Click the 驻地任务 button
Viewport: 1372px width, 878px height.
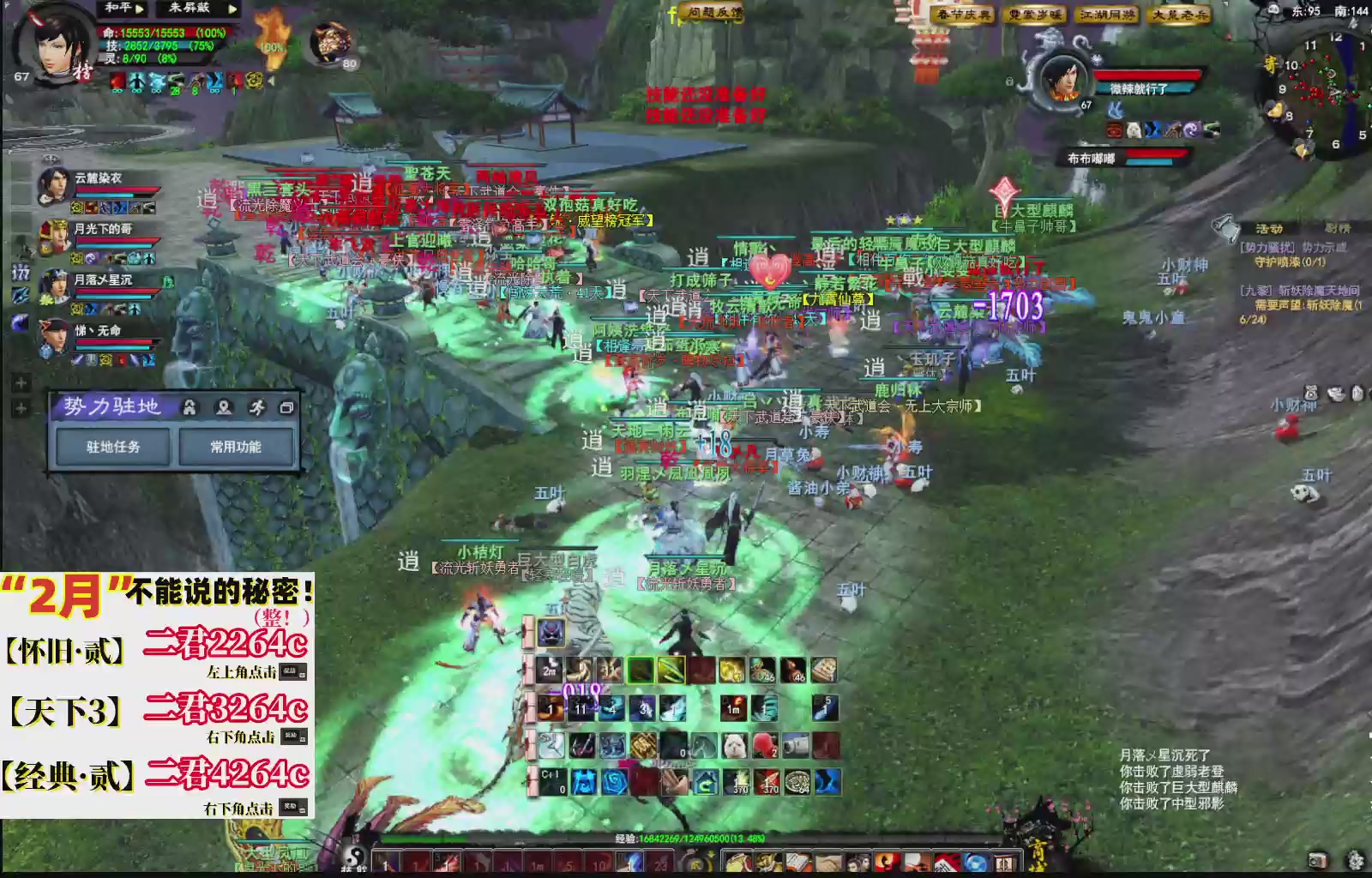point(112,445)
